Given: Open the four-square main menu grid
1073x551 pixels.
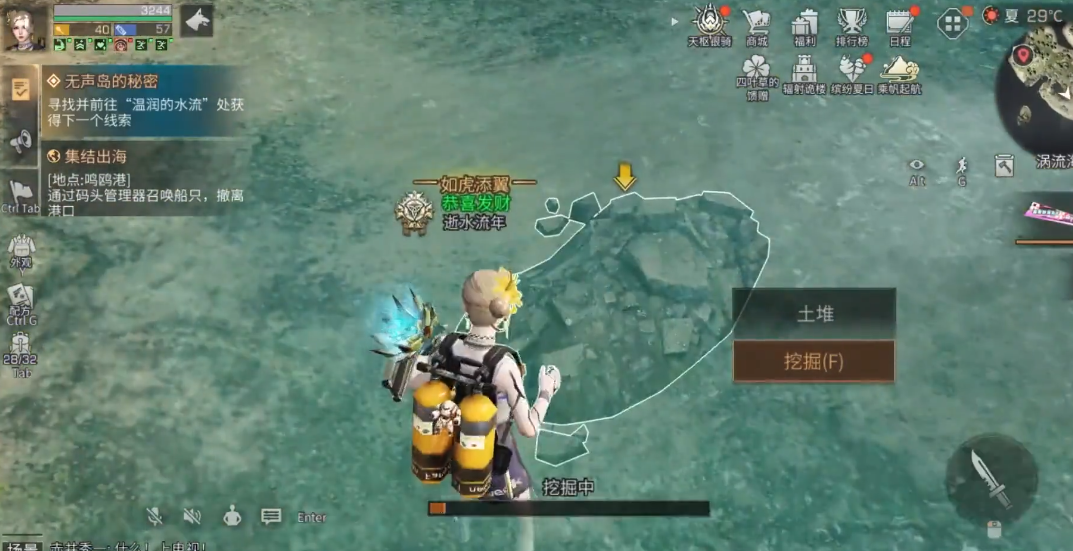Looking at the screenshot, I should pos(952,22).
